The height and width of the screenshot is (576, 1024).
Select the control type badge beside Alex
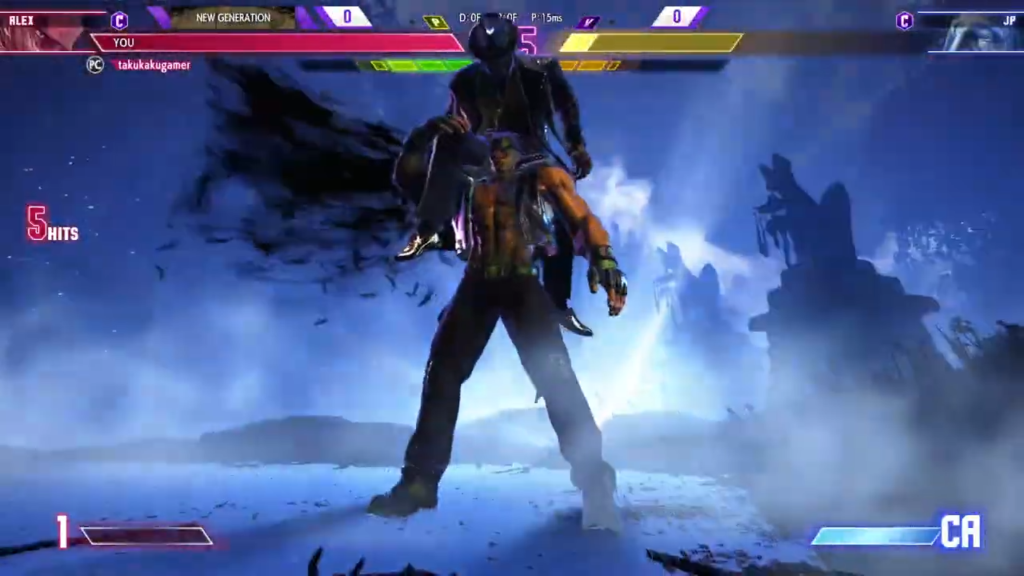point(119,20)
